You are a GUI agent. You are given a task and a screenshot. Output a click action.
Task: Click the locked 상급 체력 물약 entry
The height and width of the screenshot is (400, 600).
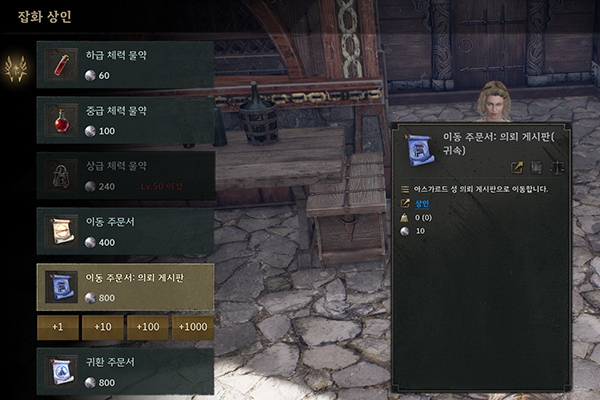(125, 176)
